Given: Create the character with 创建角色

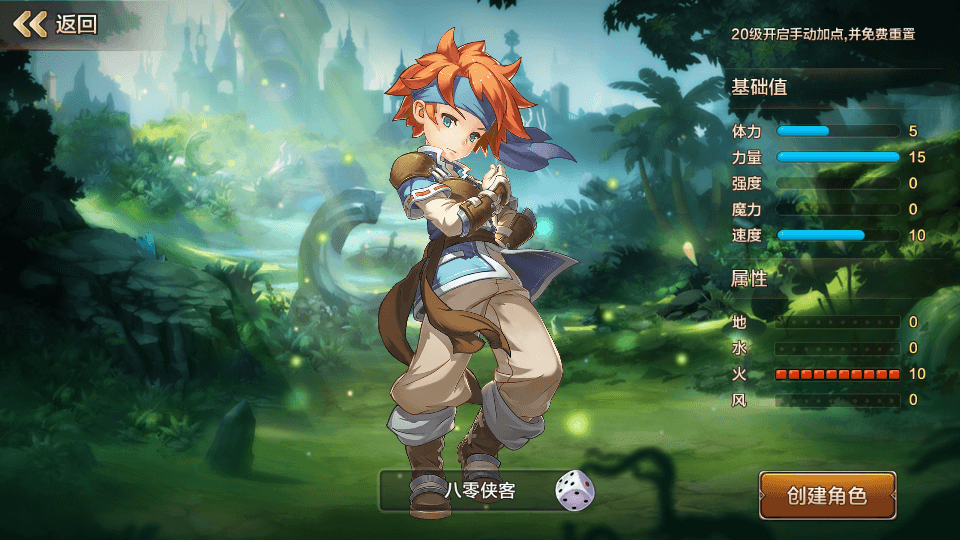Looking at the screenshot, I should point(827,495).
